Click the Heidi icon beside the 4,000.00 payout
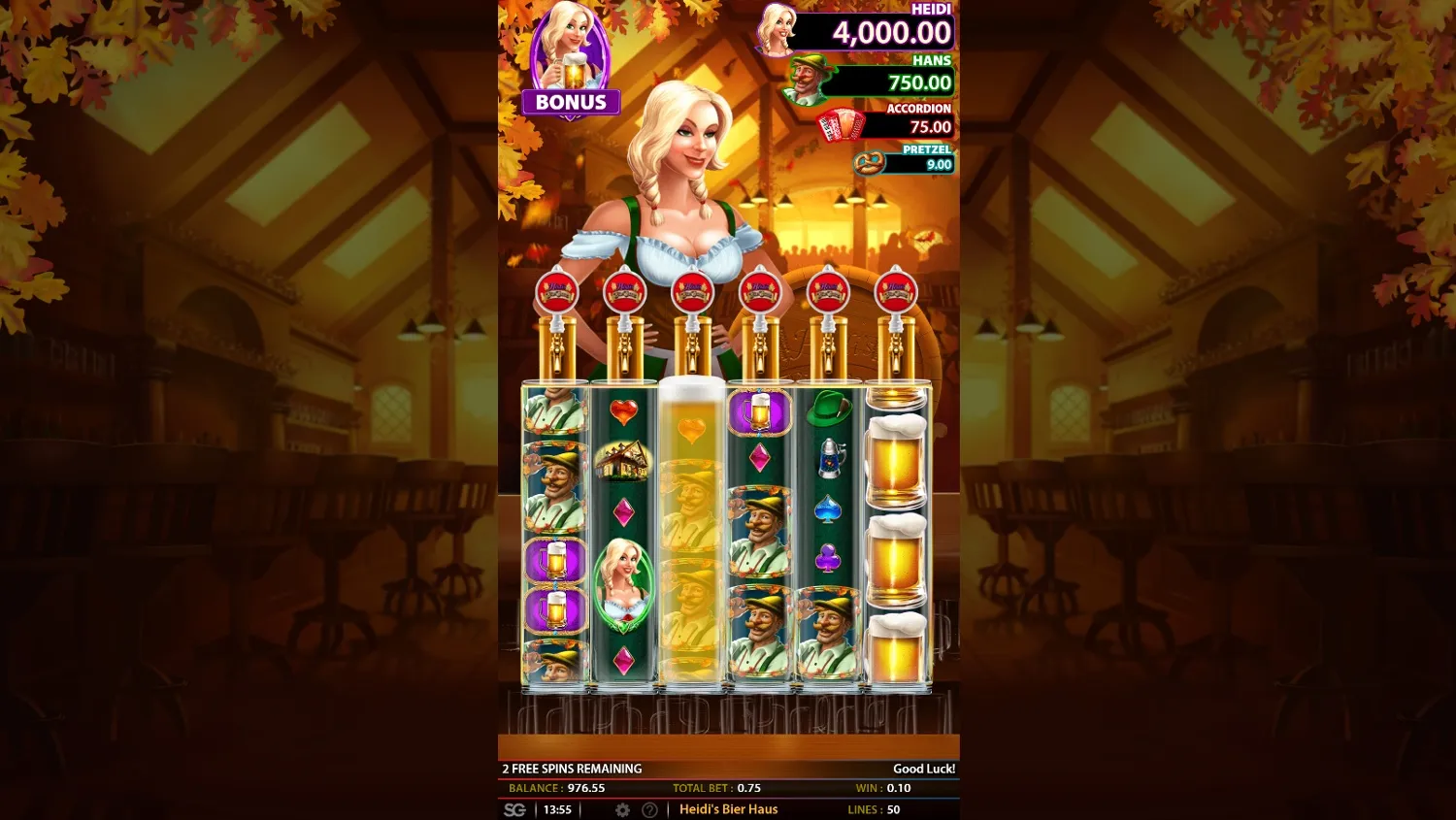The width and height of the screenshot is (1456, 820). tap(777, 29)
